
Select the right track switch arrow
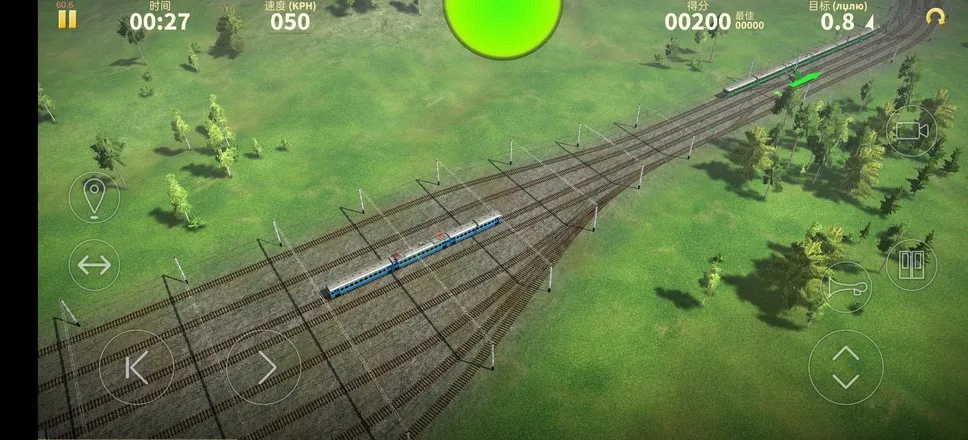[264, 367]
